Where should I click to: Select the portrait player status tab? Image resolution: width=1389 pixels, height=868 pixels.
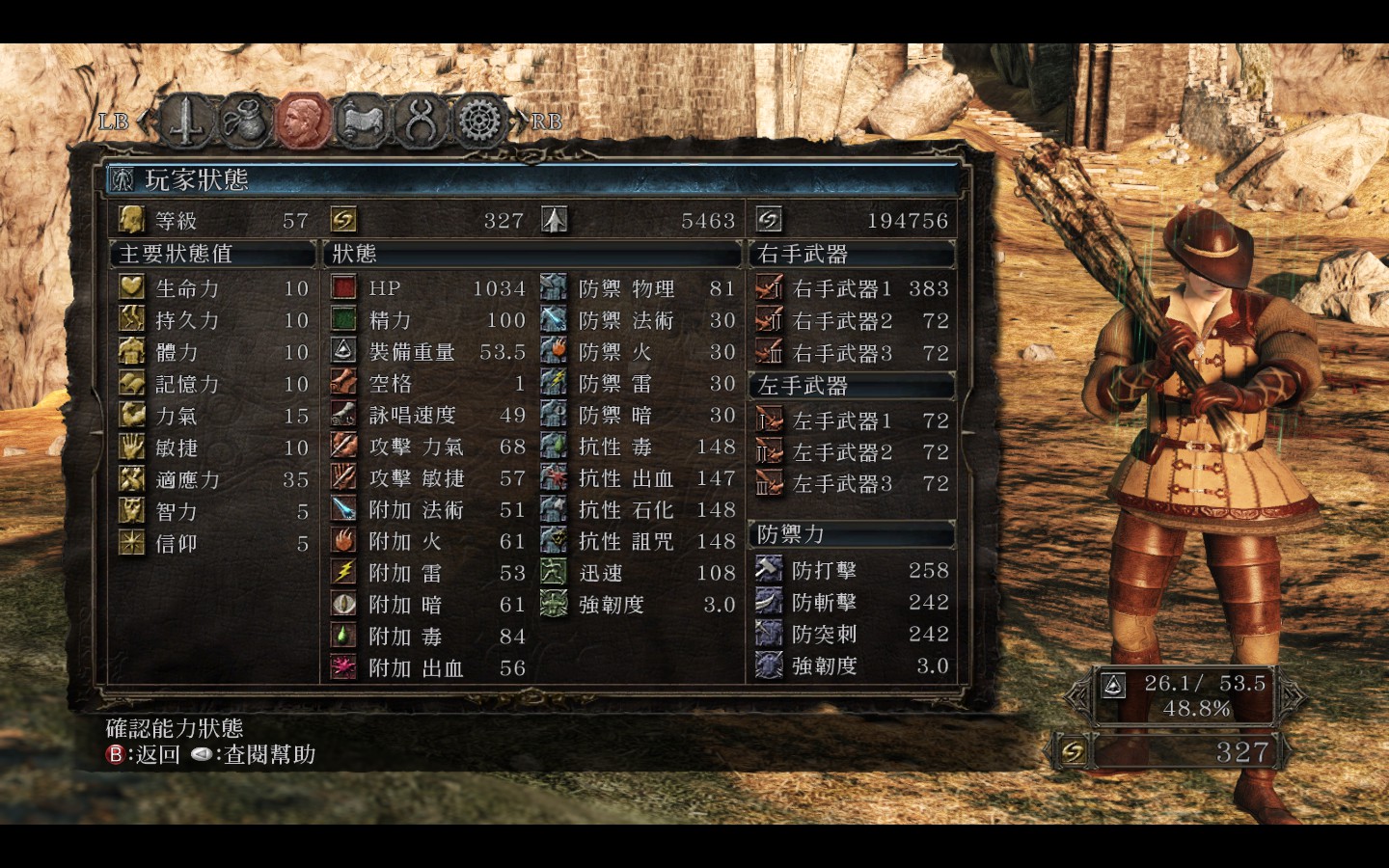304,121
